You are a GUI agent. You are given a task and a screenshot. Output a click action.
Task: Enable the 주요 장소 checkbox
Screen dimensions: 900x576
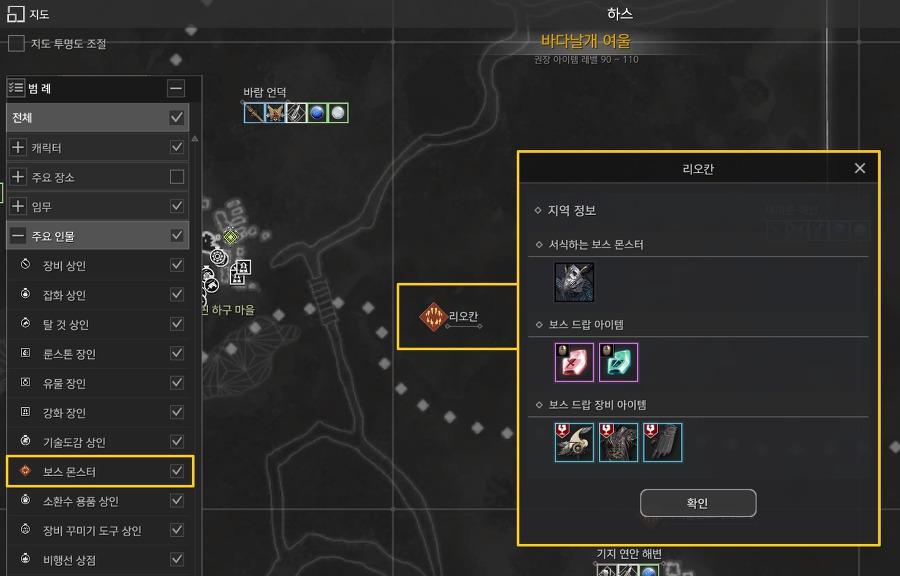177,177
